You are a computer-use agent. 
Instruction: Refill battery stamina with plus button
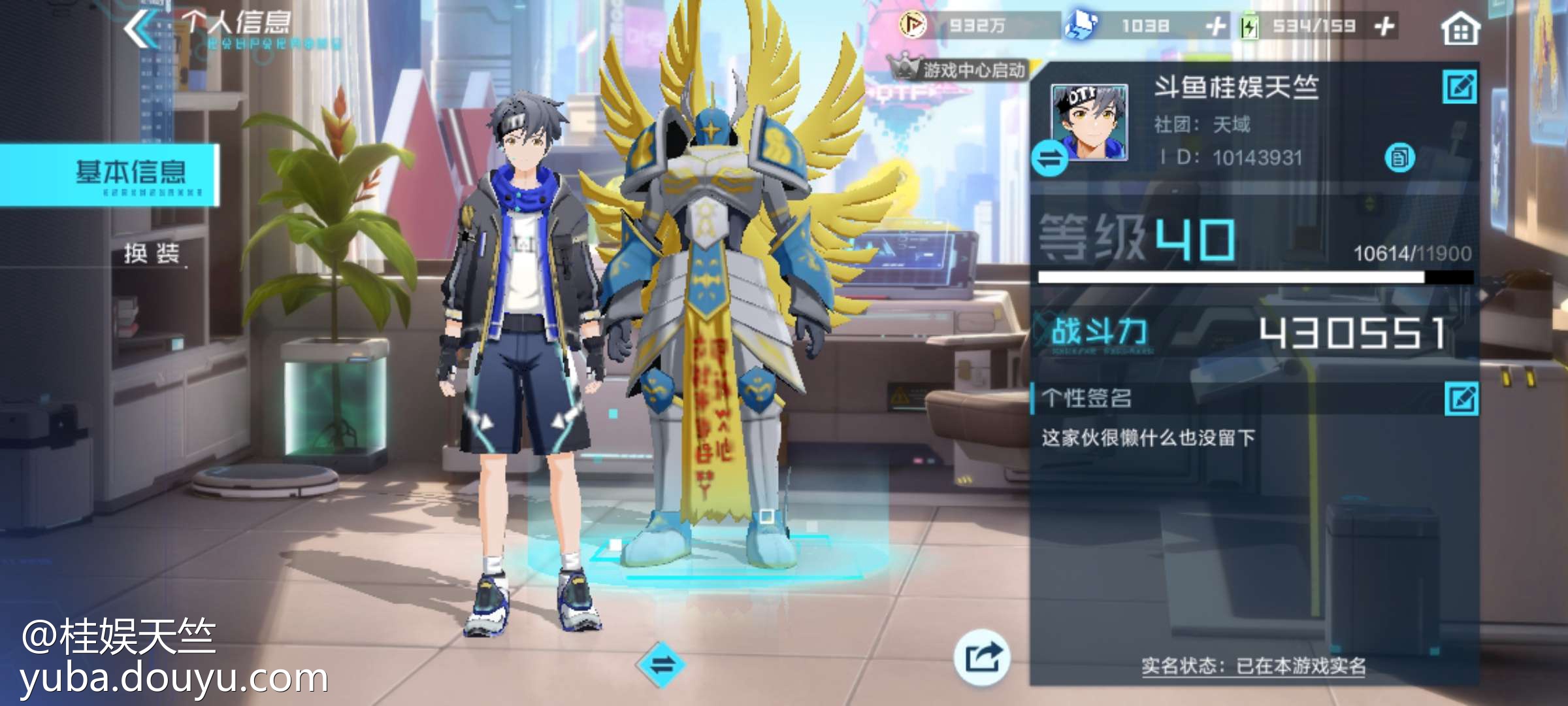(1384, 27)
